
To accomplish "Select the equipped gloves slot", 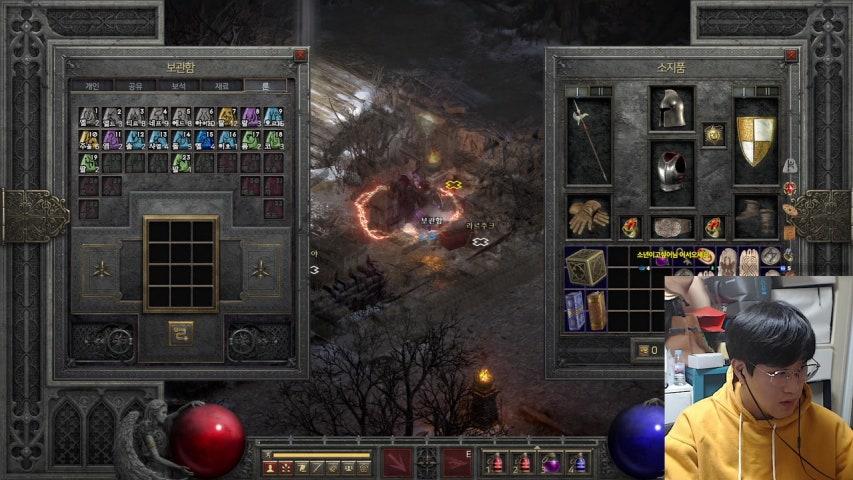I will 588,215.
